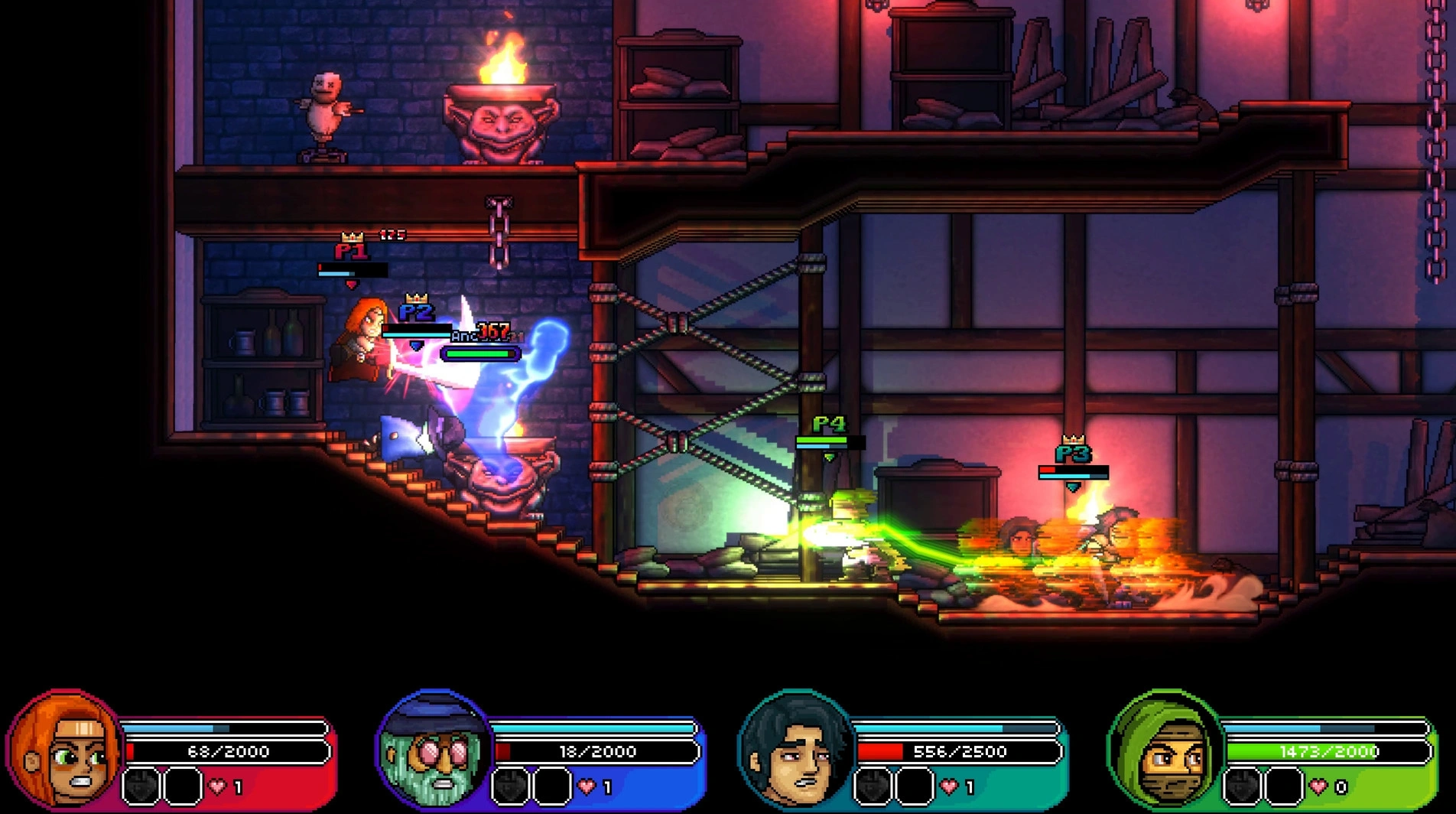Image resolution: width=1456 pixels, height=814 pixels.
Task: Select the green-hooded player four portrait
Action: pyautogui.click(x=1164, y=750)
